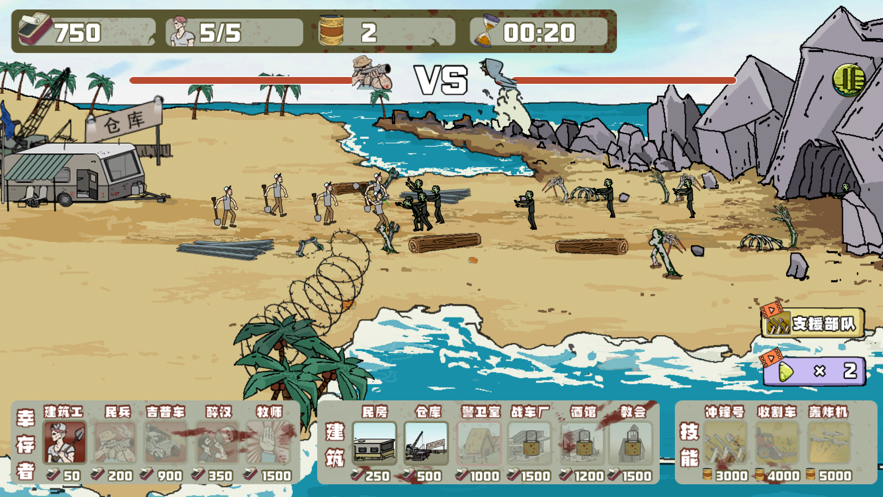The image size is (883, 497).
Task: Choose the 吉普车 jeep unit card
Action: [x=166, y=443]
